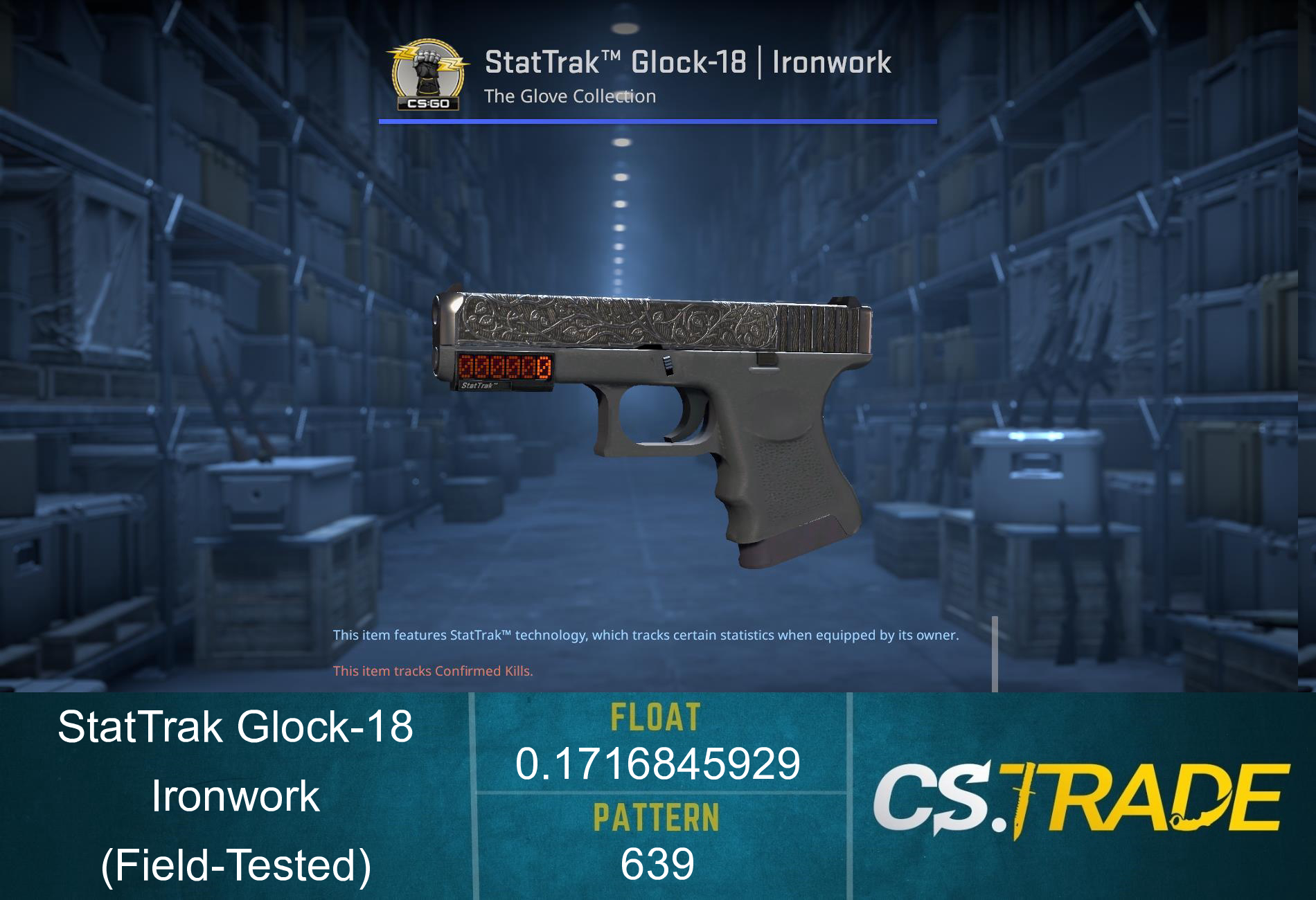
Task: Click the blue divider line under the title
Action: pos(658,122)
